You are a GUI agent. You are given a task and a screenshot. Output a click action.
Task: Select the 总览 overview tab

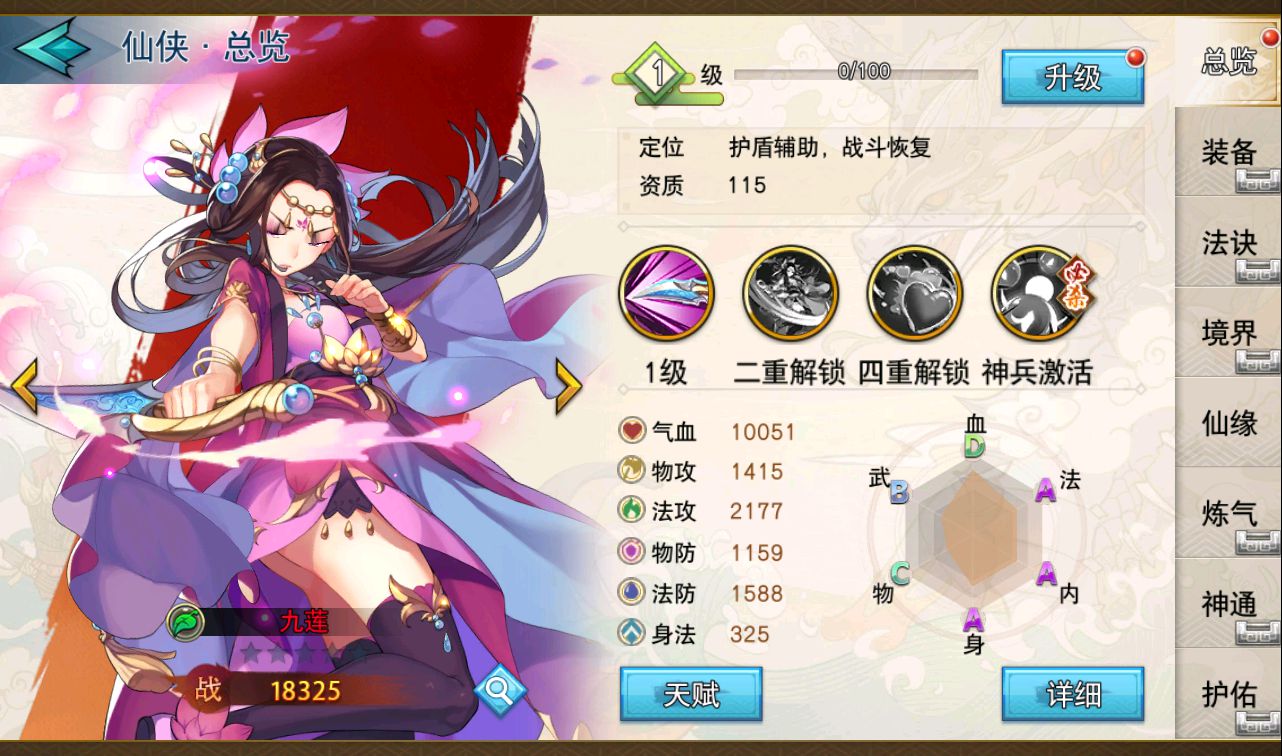(1228, 62)
